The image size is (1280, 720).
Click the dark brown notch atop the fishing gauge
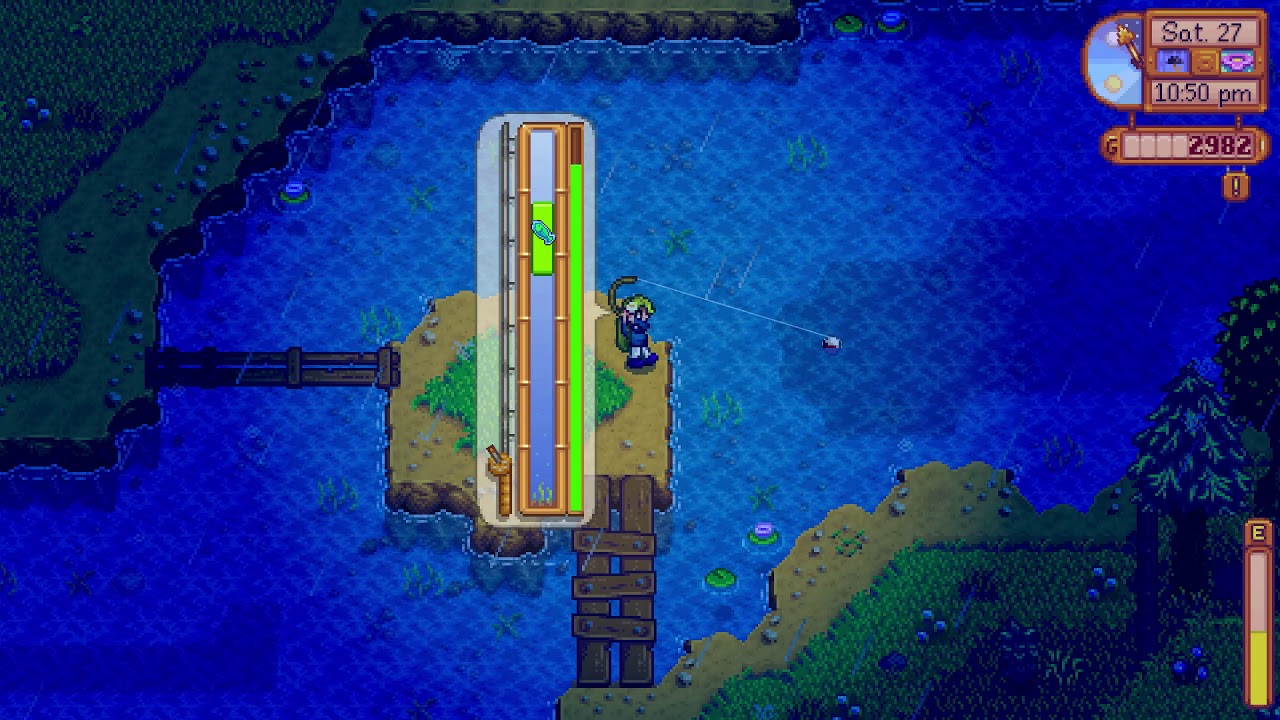click(578, 145)
